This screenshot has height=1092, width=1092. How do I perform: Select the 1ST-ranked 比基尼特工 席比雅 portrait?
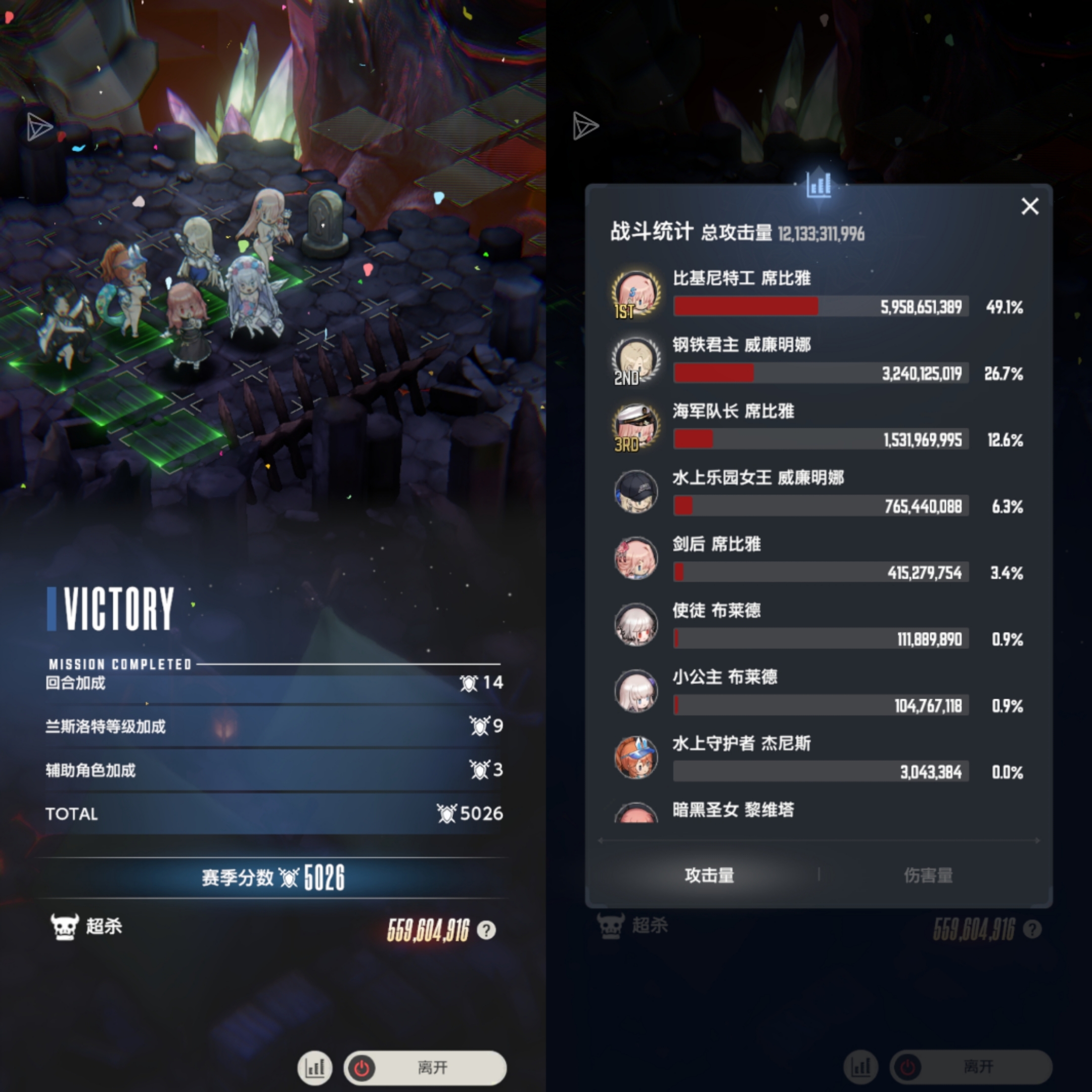(x=636, y=294)
